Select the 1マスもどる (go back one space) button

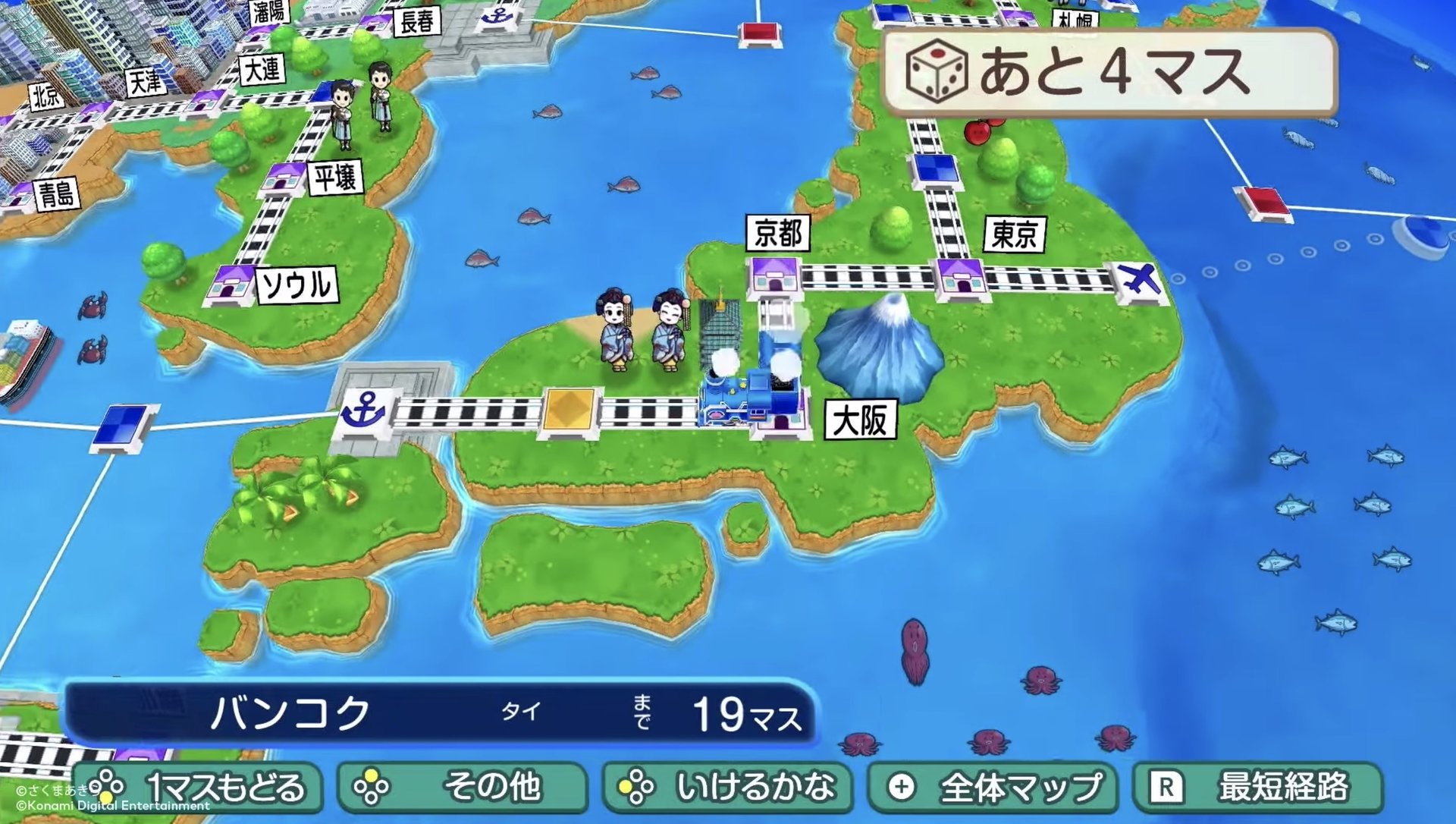click(199, 787)
